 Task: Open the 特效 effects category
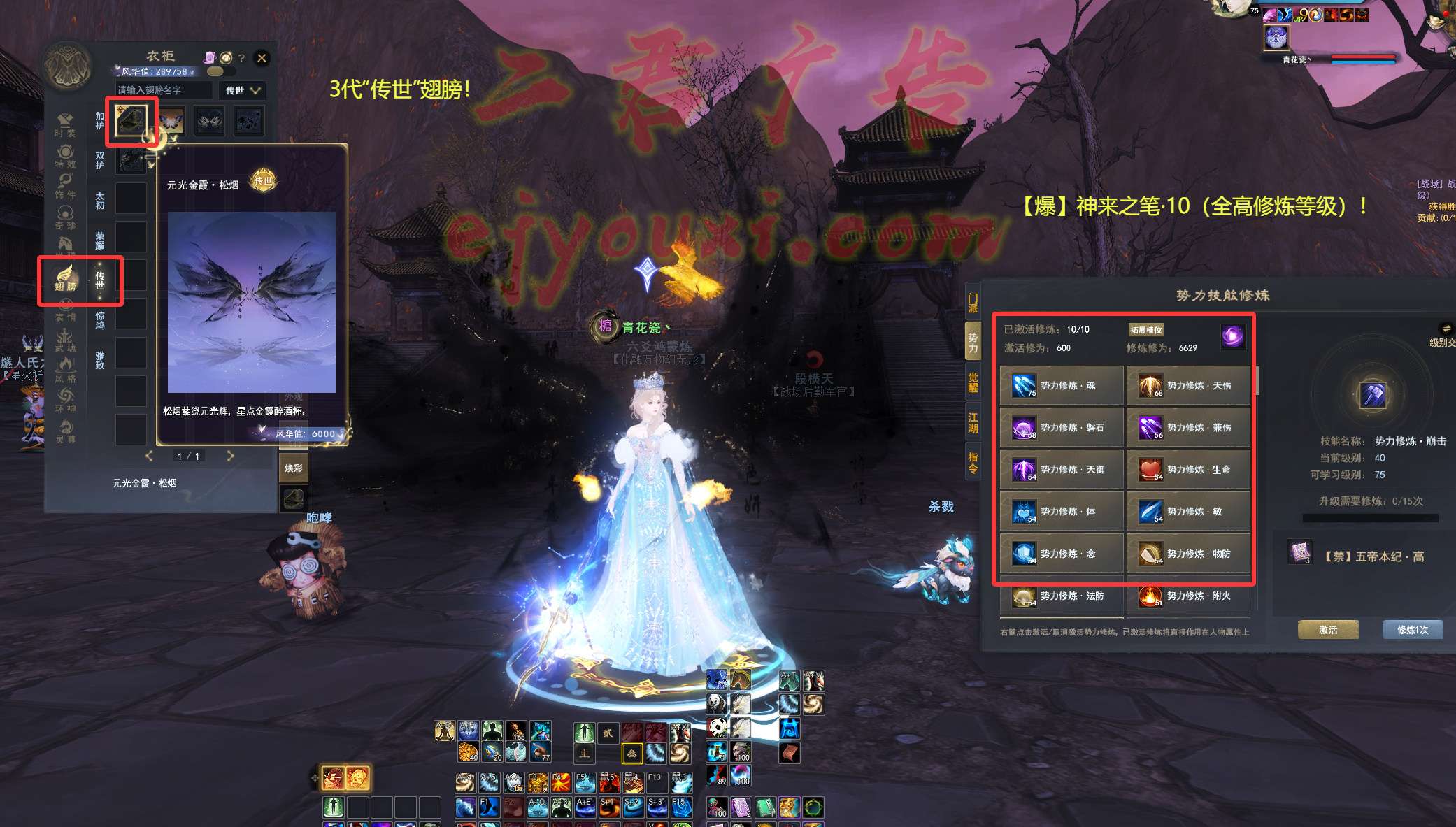click(65, 157)
